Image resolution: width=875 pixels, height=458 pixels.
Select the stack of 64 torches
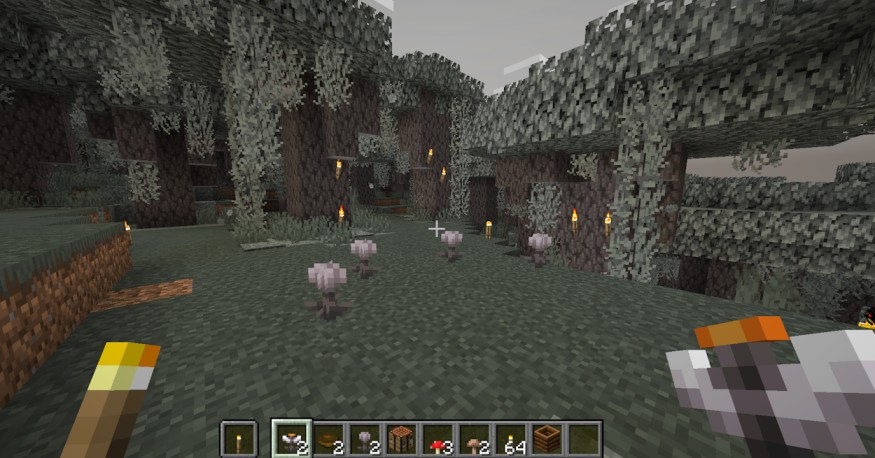click(x=510, y=438)
